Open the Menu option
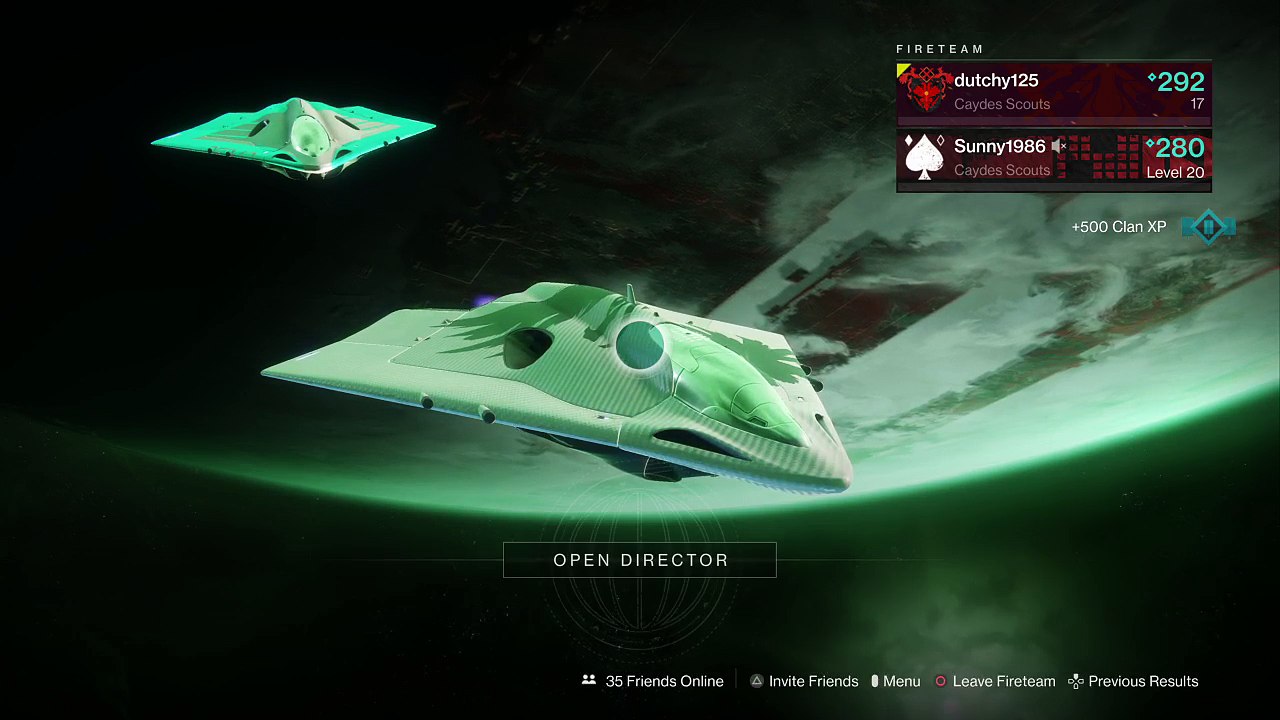 point(895,681)
